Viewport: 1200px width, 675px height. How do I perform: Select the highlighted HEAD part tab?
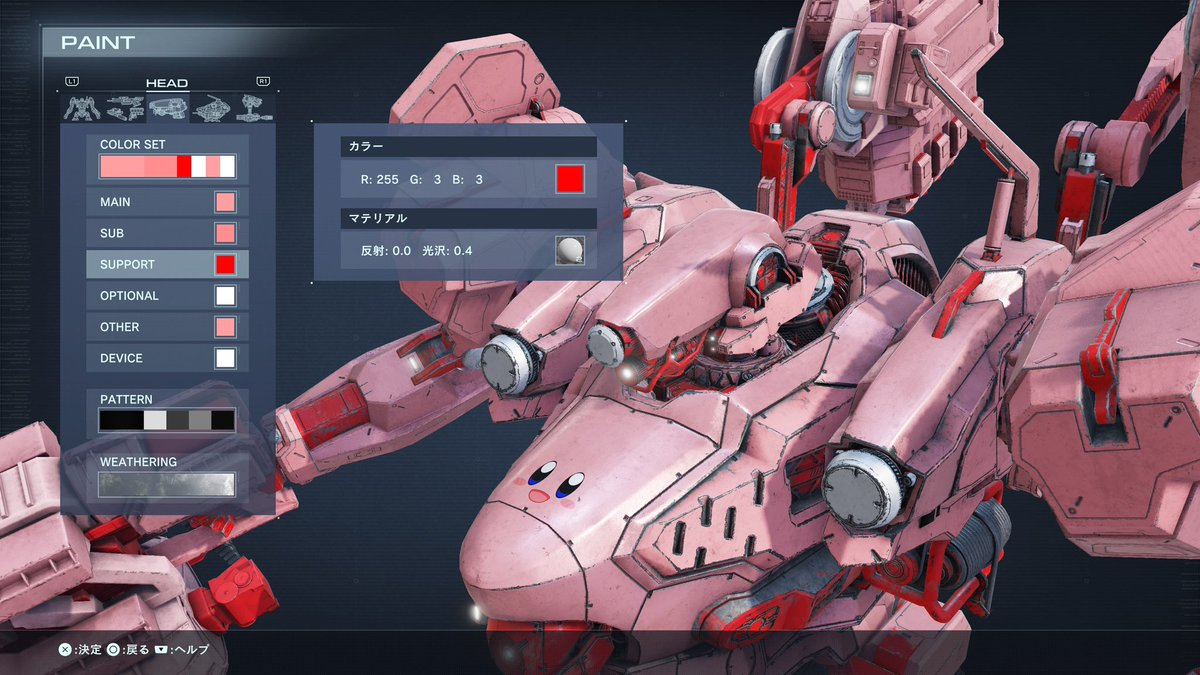click(x=166, y=108)
